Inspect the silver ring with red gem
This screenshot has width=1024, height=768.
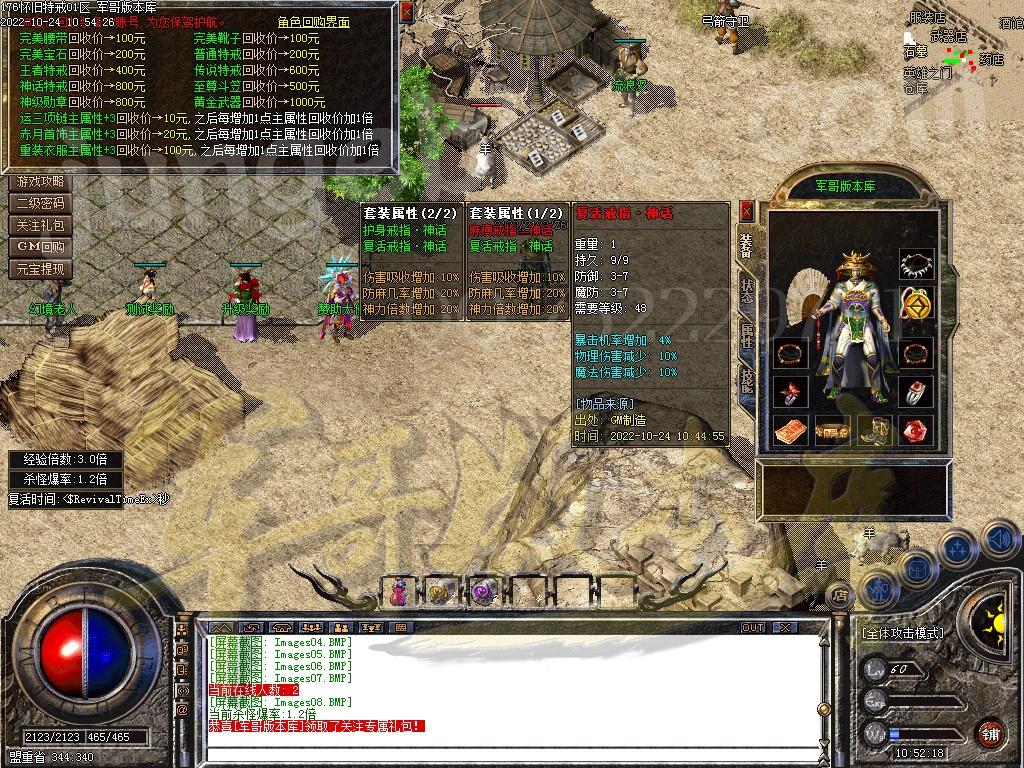tap(916, 392)
